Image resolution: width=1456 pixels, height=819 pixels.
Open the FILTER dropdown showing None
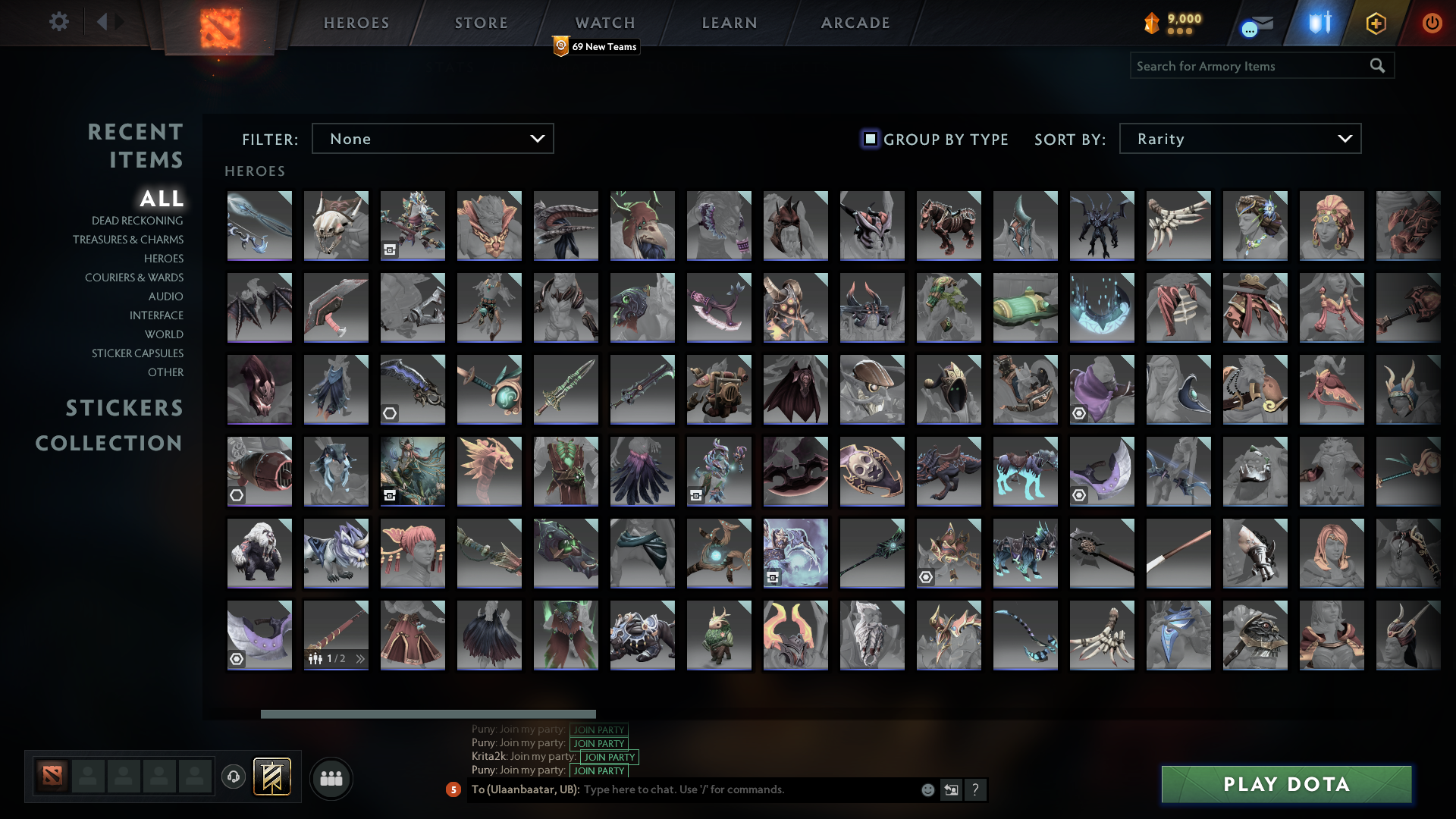tap(432, 139)
